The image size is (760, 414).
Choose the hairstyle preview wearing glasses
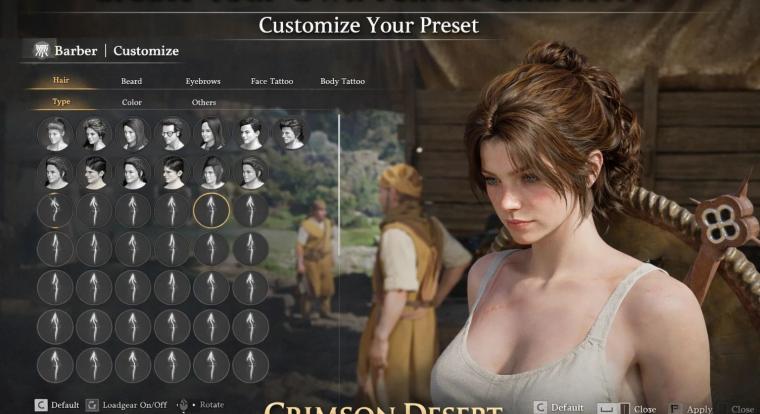[172, 132]
